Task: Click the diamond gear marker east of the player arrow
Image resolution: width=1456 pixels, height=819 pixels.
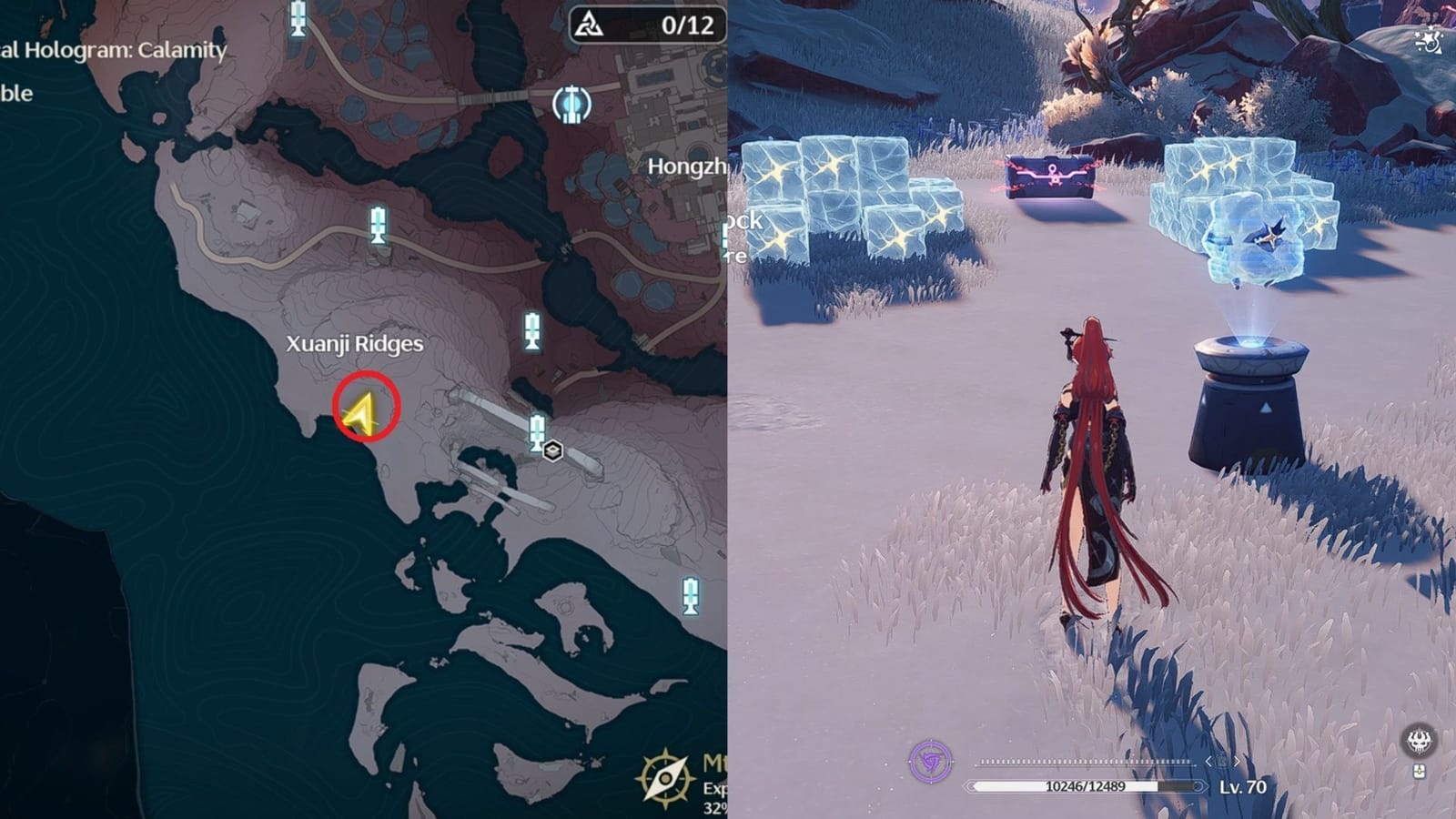Action: 552,450
